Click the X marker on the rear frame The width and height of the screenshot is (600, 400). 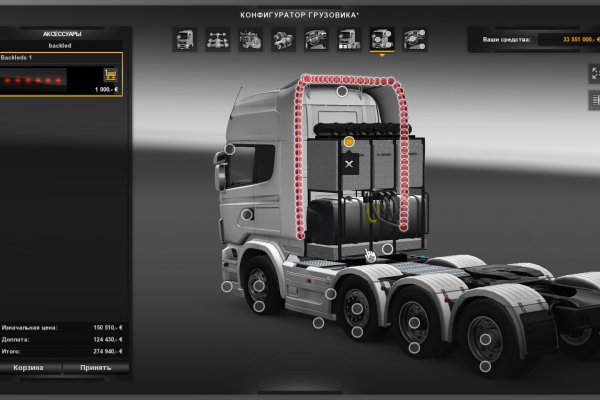349,161
